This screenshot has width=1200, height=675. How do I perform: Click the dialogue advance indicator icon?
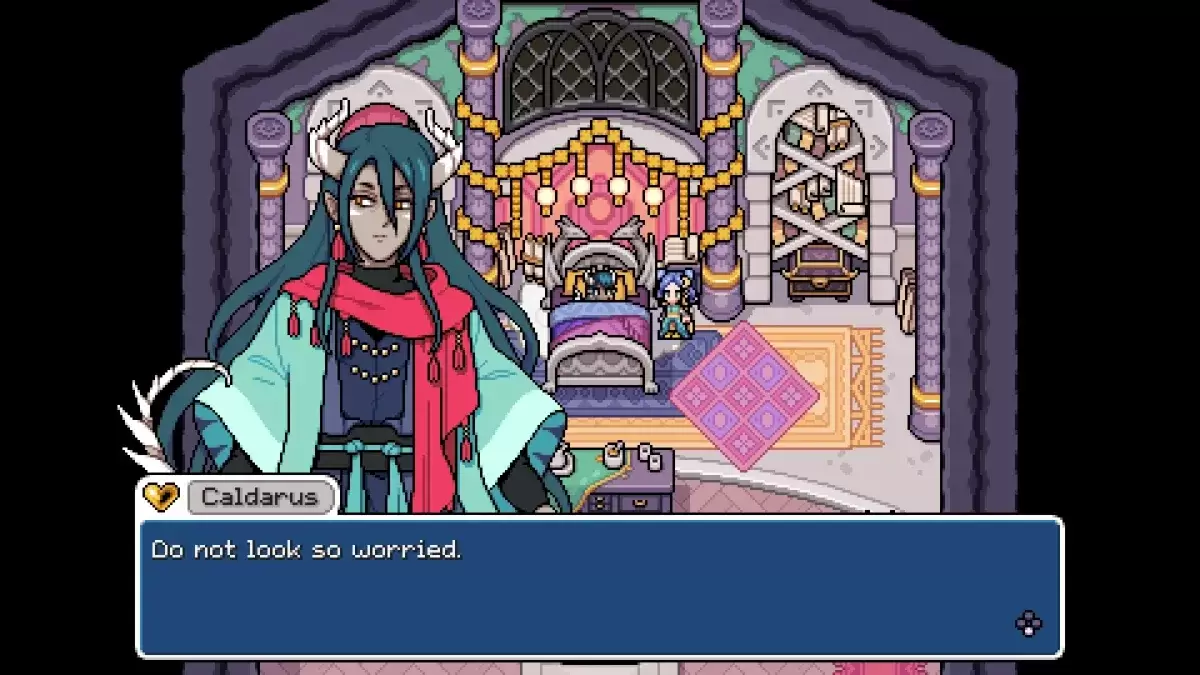tap(1028, 624)
